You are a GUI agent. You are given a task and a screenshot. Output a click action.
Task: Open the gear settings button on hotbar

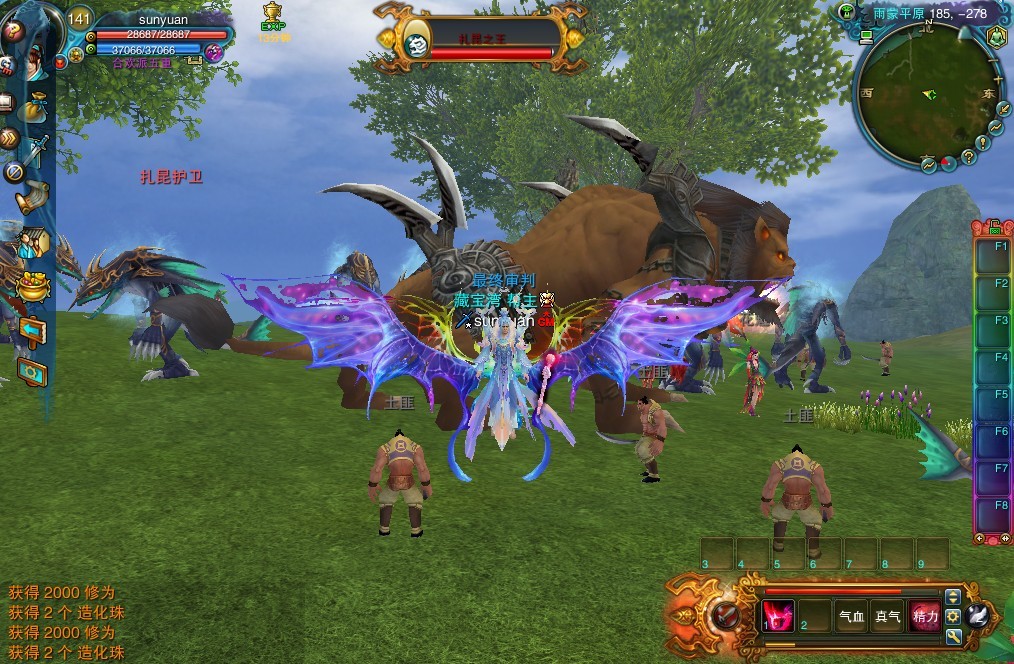(952, 616)
